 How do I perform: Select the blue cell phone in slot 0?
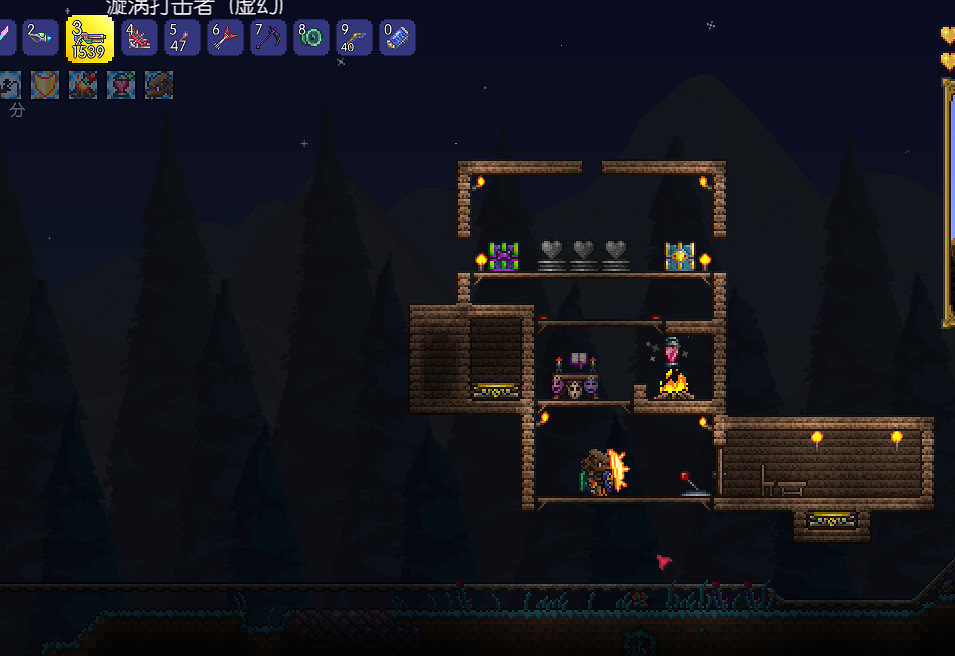397,38
